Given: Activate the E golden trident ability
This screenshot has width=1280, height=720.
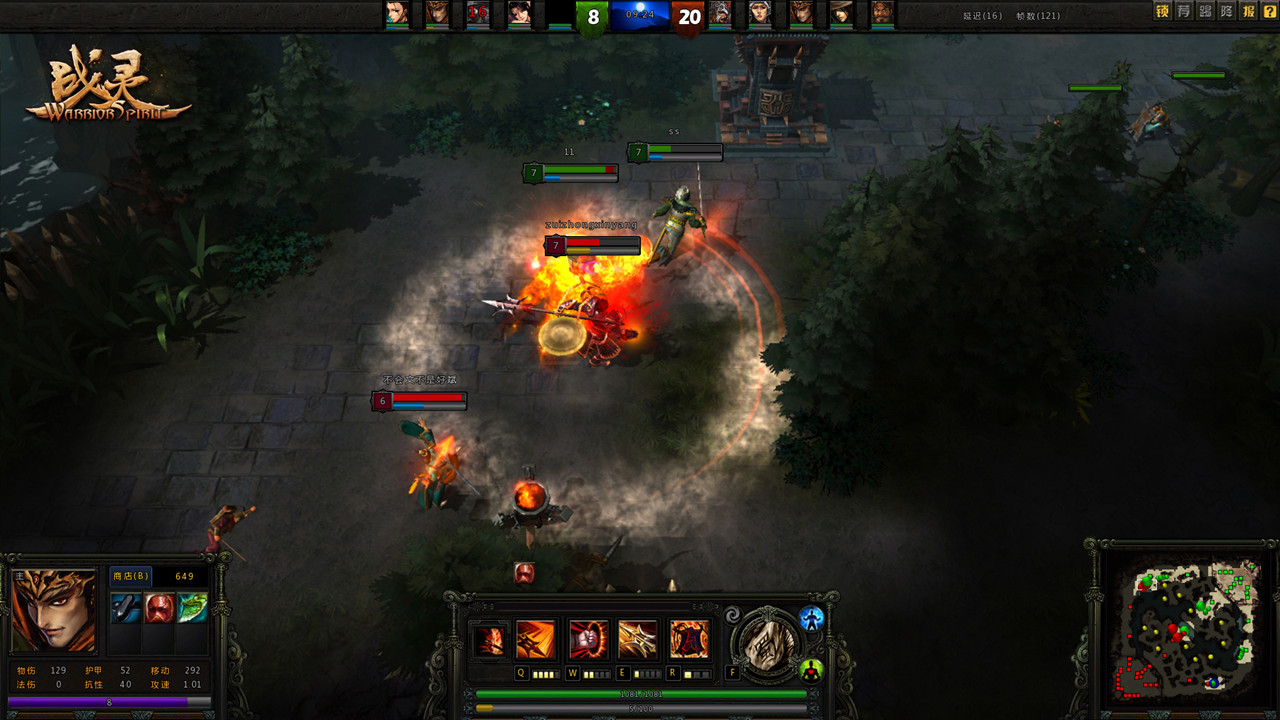Looking at the screenshot, I should tap(638, 640).
